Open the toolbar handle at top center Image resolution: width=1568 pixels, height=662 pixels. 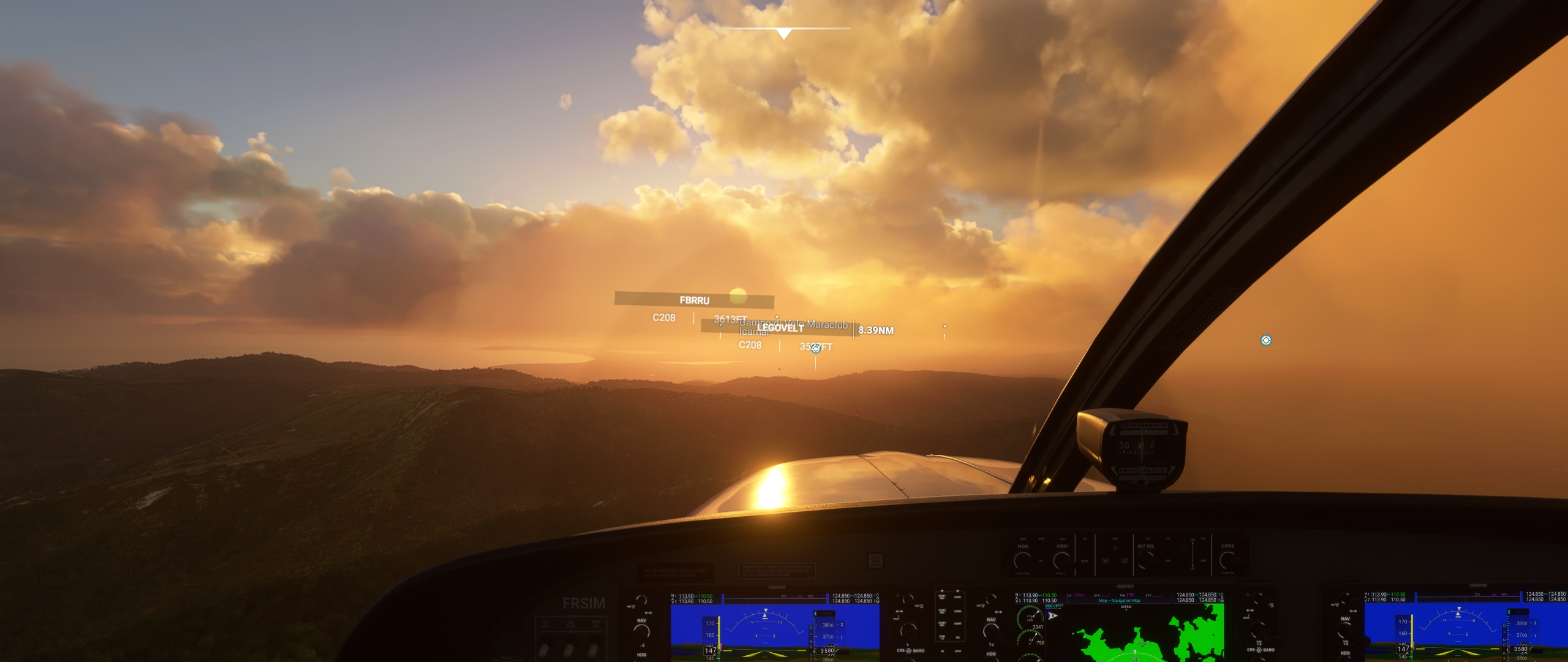[784, 33]
